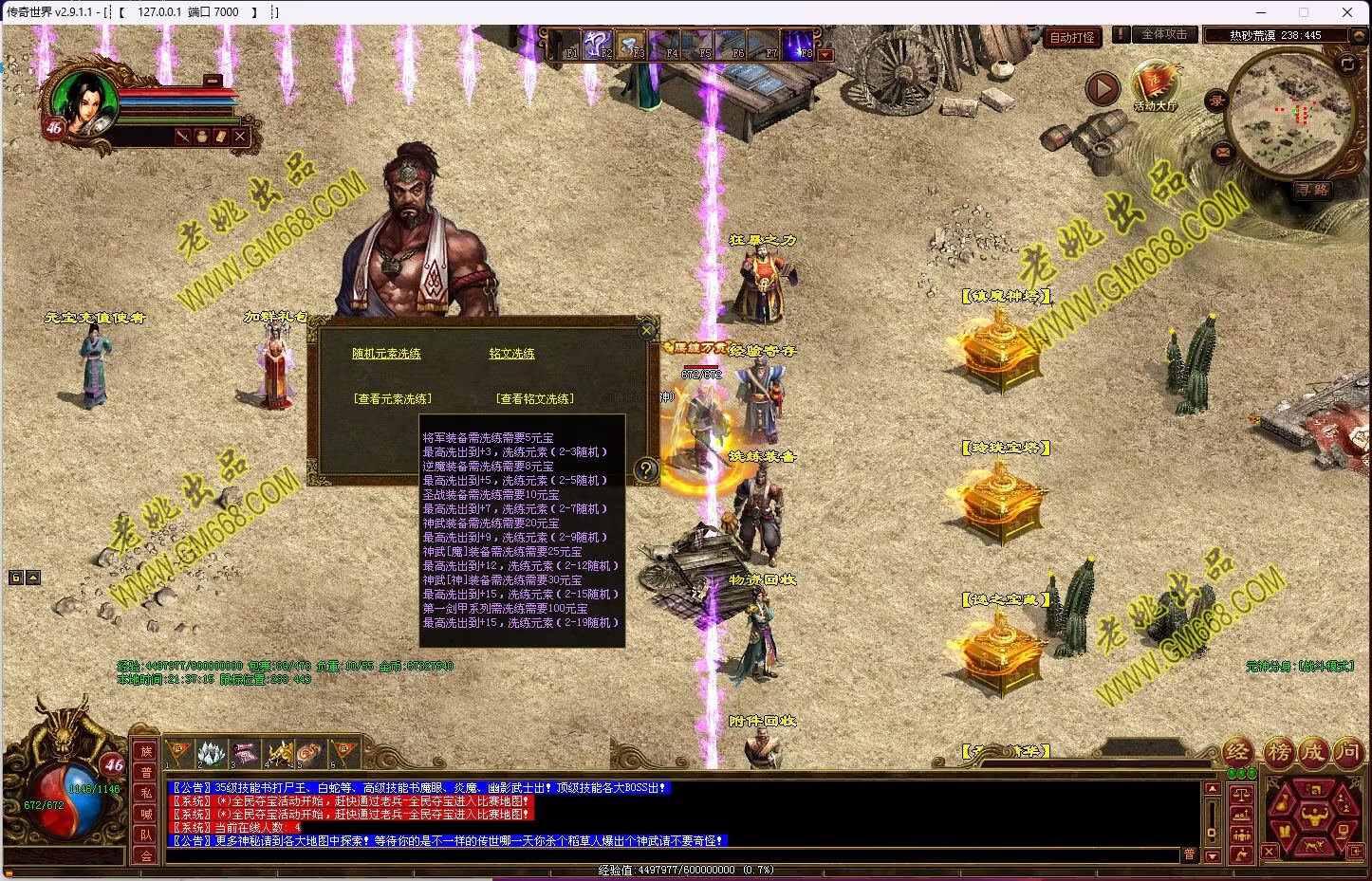Open the 榜 rankings button
This screenshot has height=881, width=1372.
tap(1278, 753)
